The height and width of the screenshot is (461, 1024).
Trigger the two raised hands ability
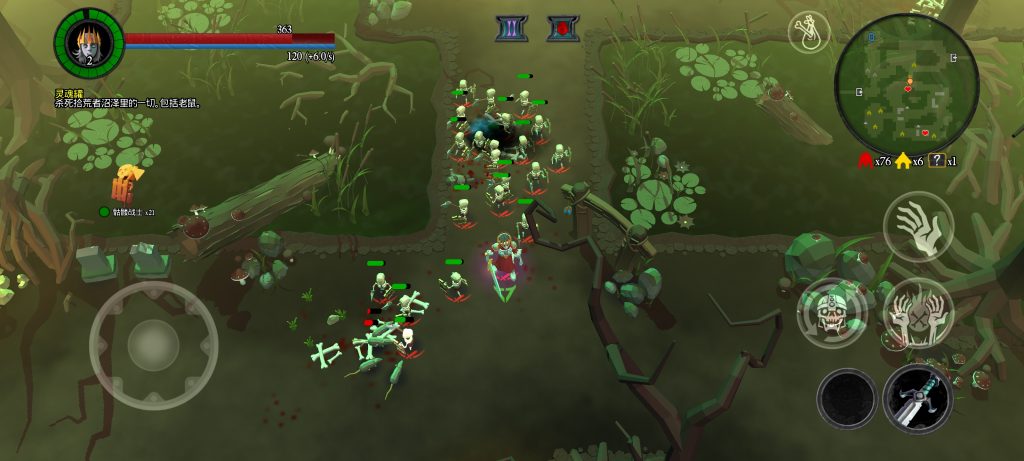tap(917, 312)
